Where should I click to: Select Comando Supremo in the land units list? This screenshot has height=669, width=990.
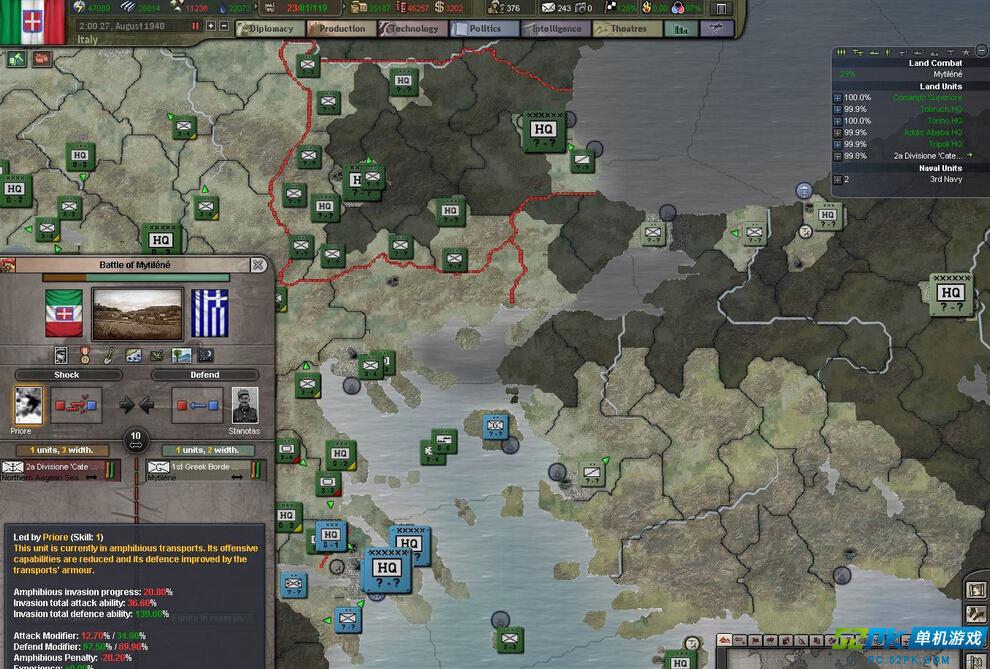click(927, 97)
